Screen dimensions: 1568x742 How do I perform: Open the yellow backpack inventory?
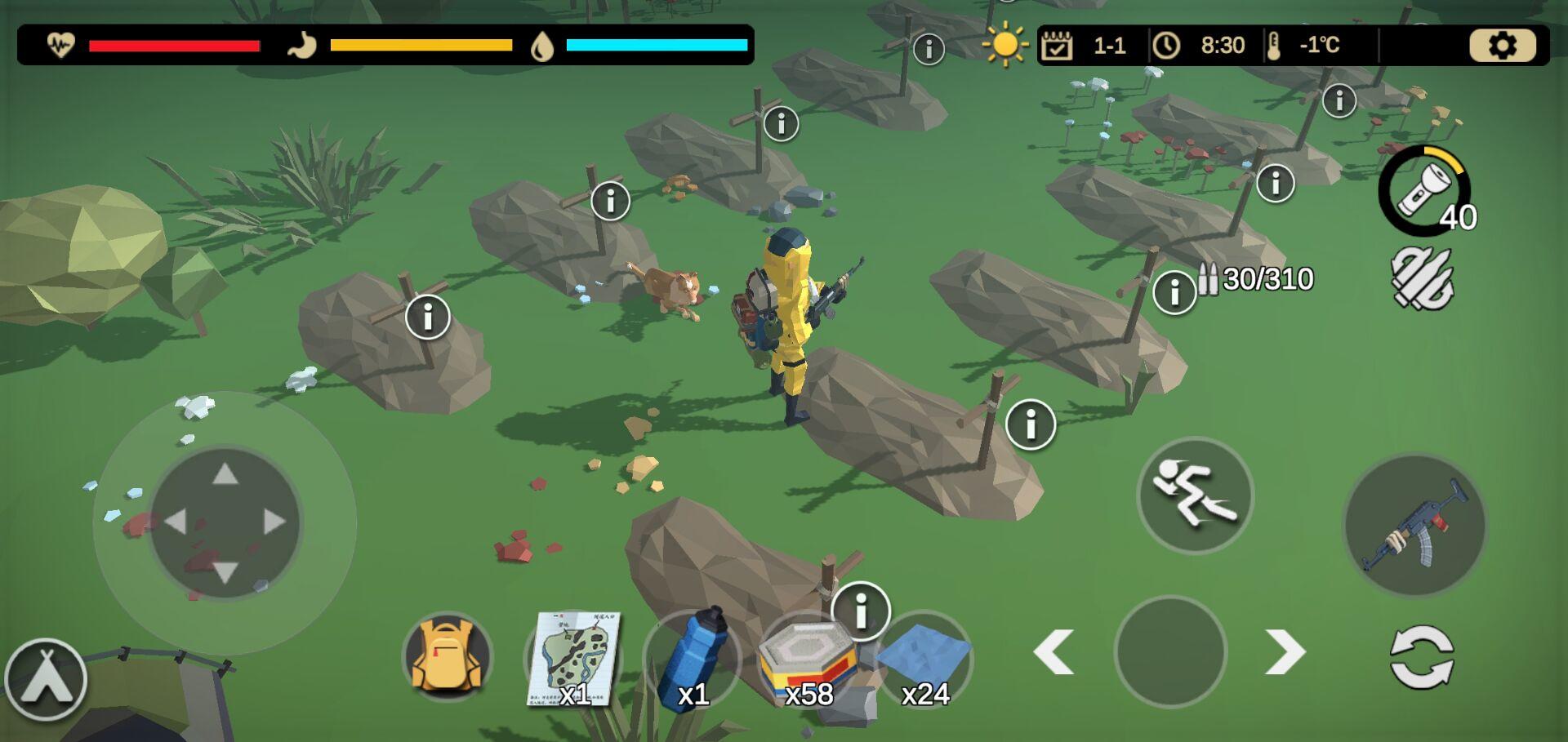click(x=447, y=657)
